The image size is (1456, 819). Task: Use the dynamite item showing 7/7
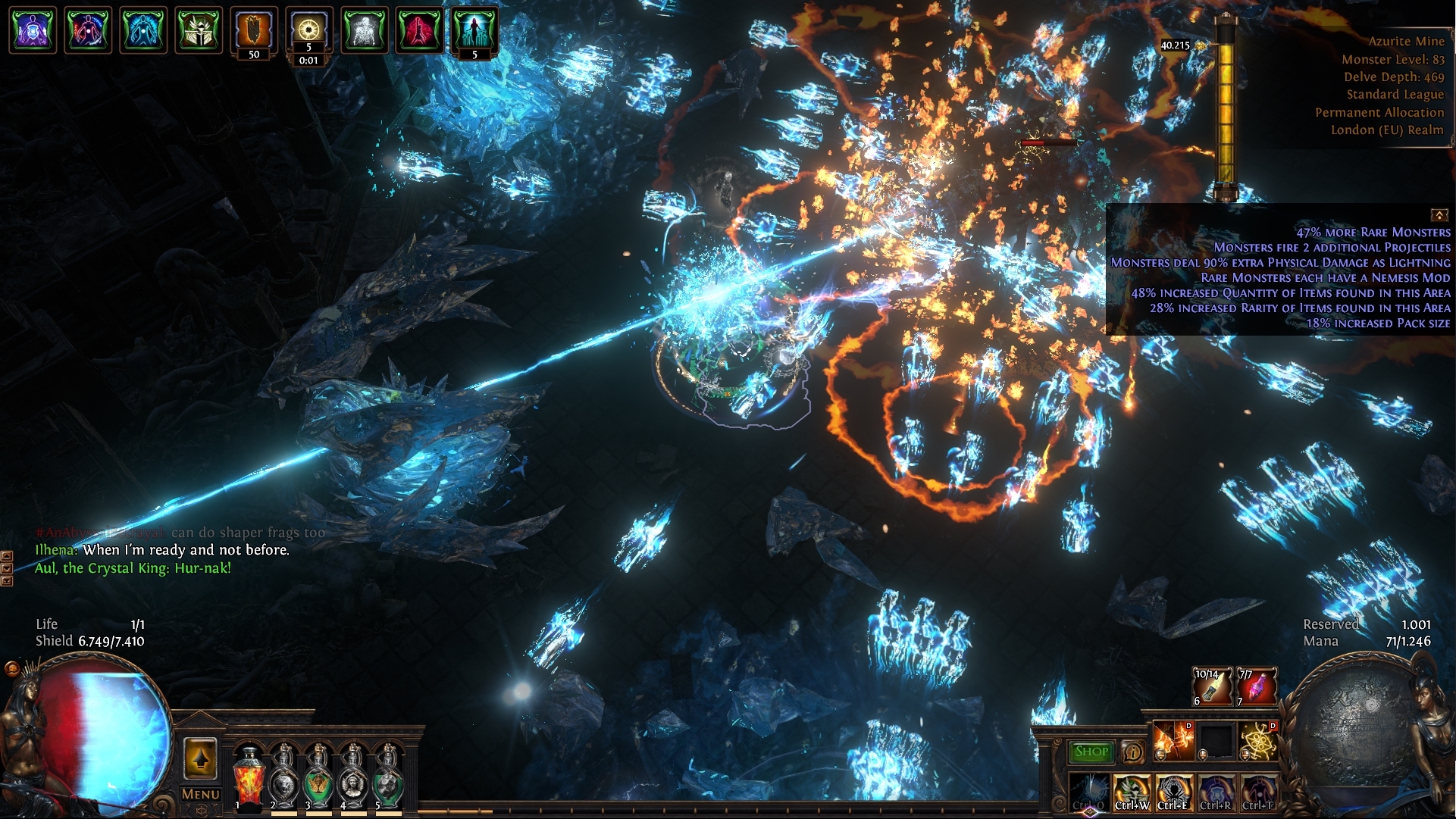(x=1256, y=686)
